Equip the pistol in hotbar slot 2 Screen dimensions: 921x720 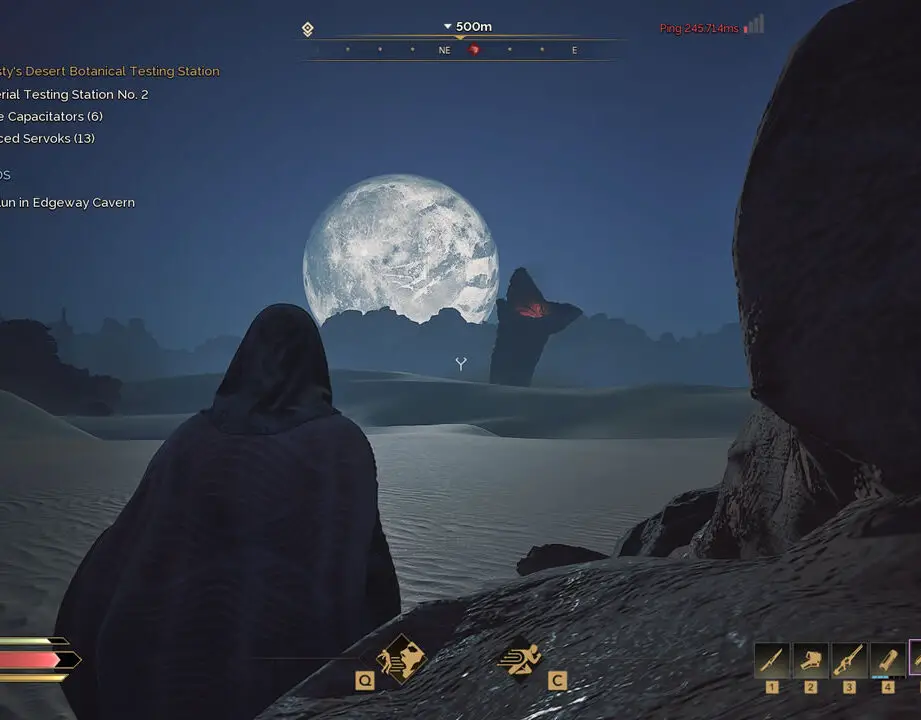point(810,661)
